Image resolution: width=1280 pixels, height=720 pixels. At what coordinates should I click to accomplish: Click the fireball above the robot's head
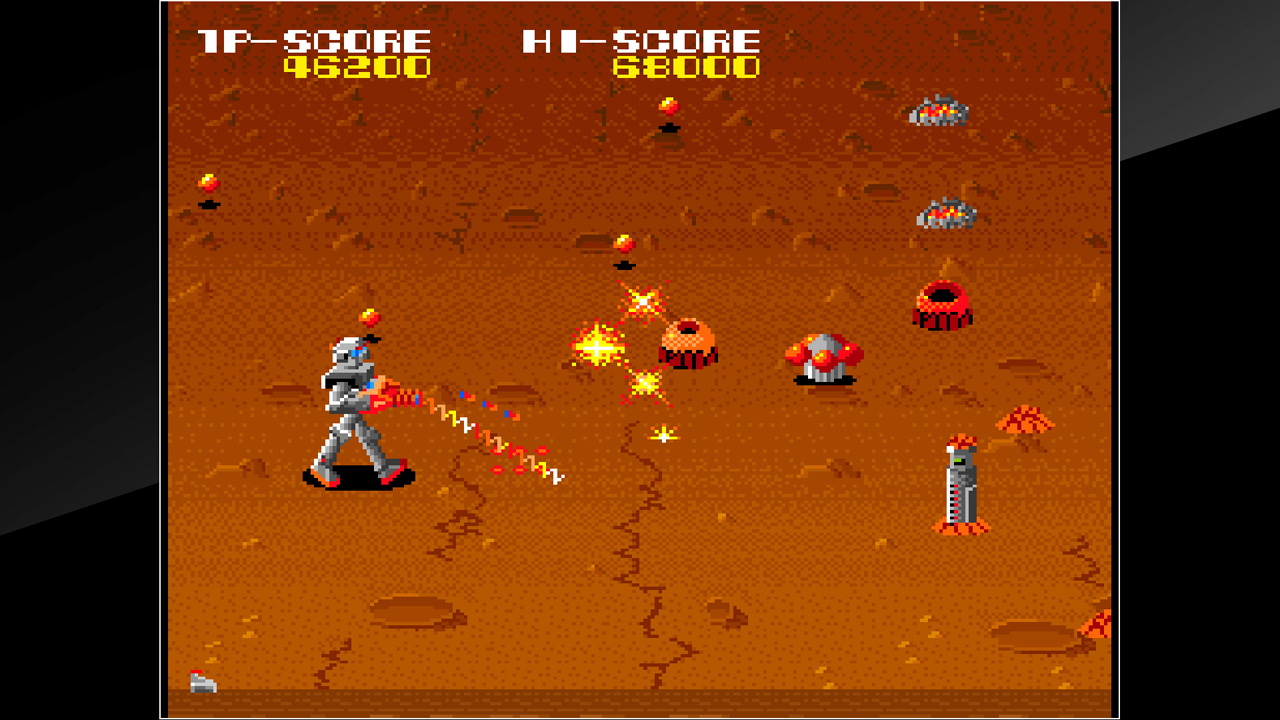tap(370, 317)
